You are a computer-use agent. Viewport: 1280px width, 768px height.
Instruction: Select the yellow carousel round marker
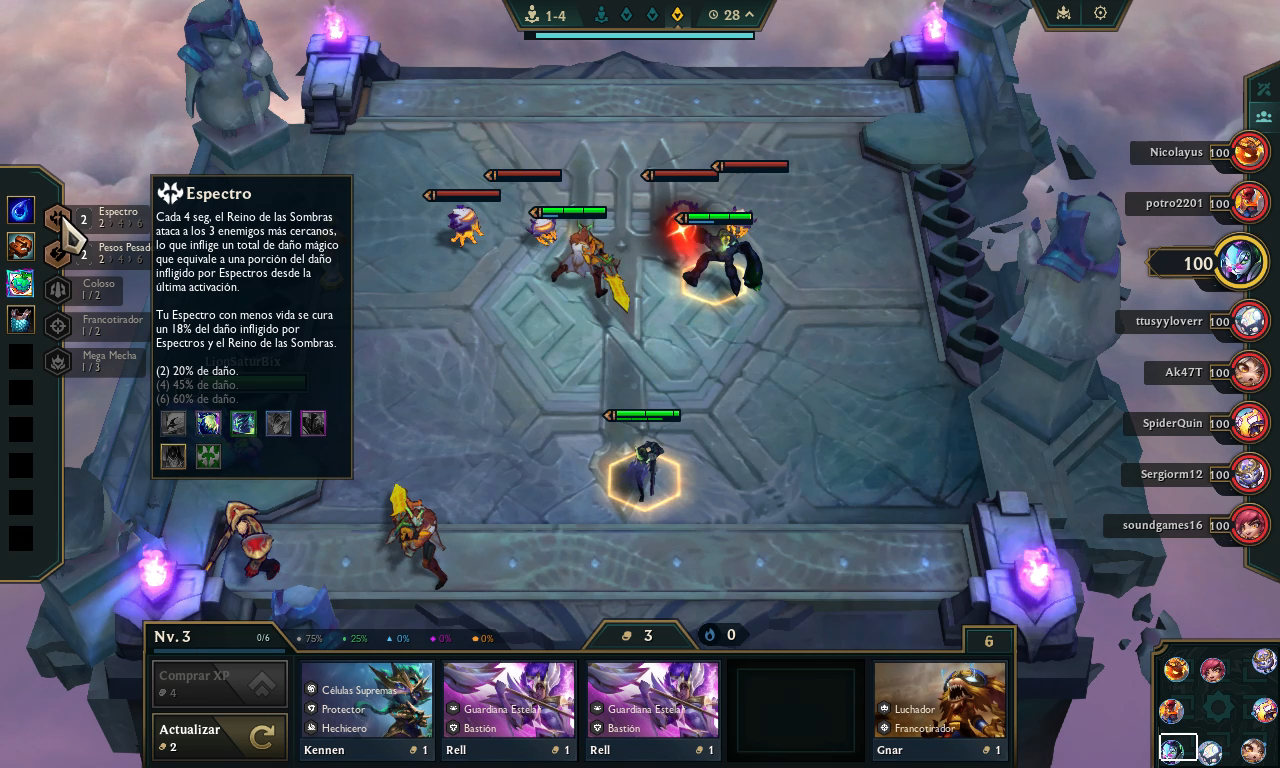[678, 14]
